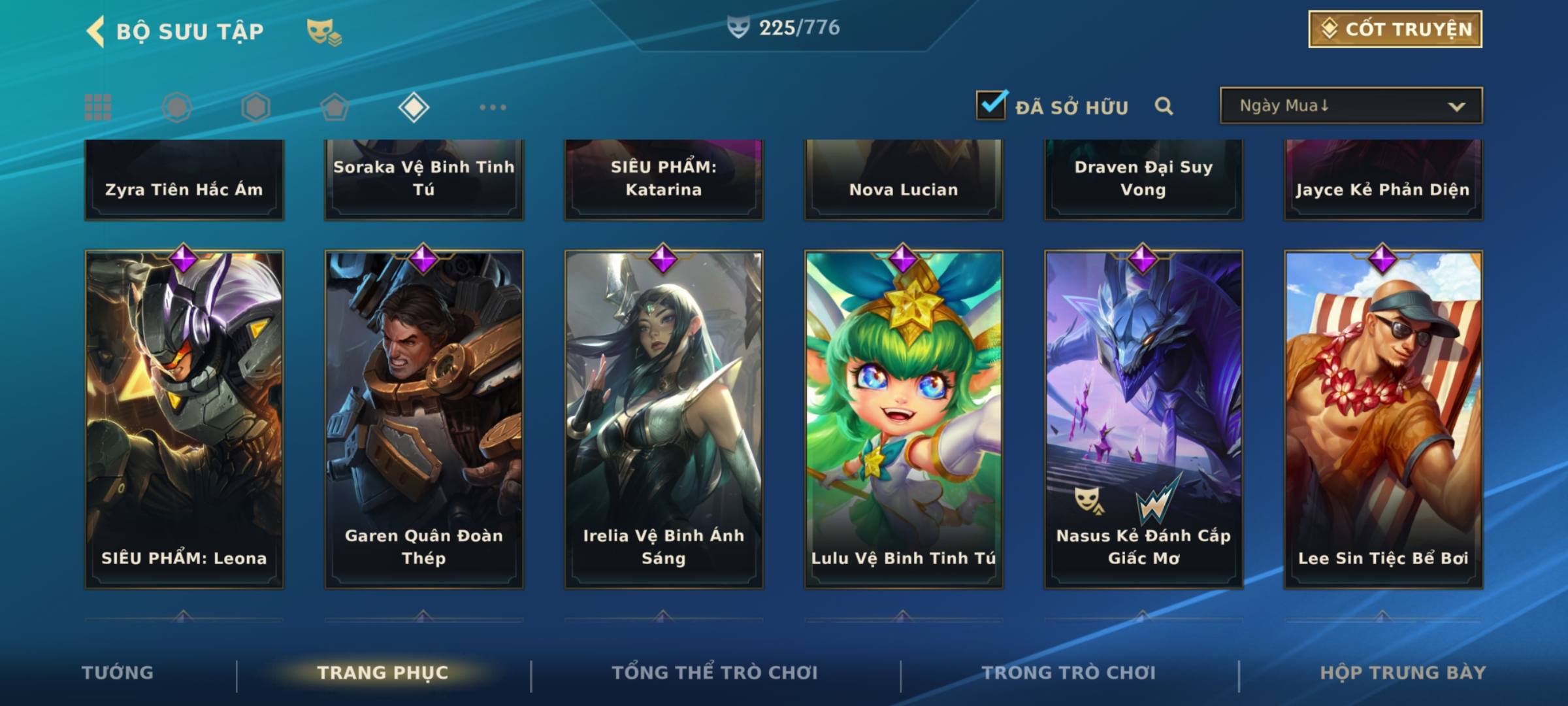The height and width of the screenshot is (706, 1568).
Task: Select Nasus Kẻ Đánh Cắp Giấc Mơ card
Action: pyautogui.click(x=1143, y=418)
